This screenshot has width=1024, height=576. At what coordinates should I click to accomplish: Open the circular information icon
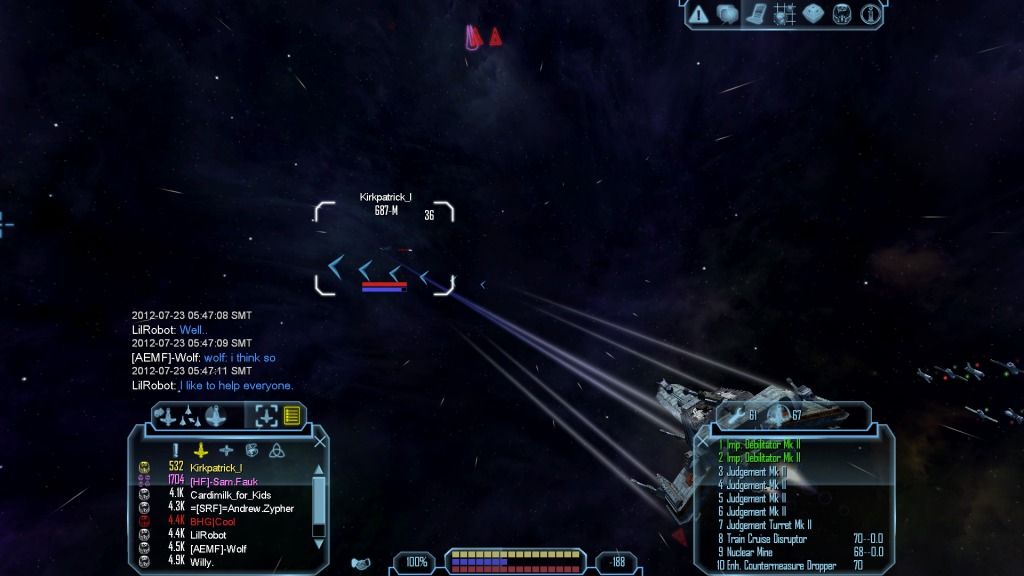click(x=870, y=14)
